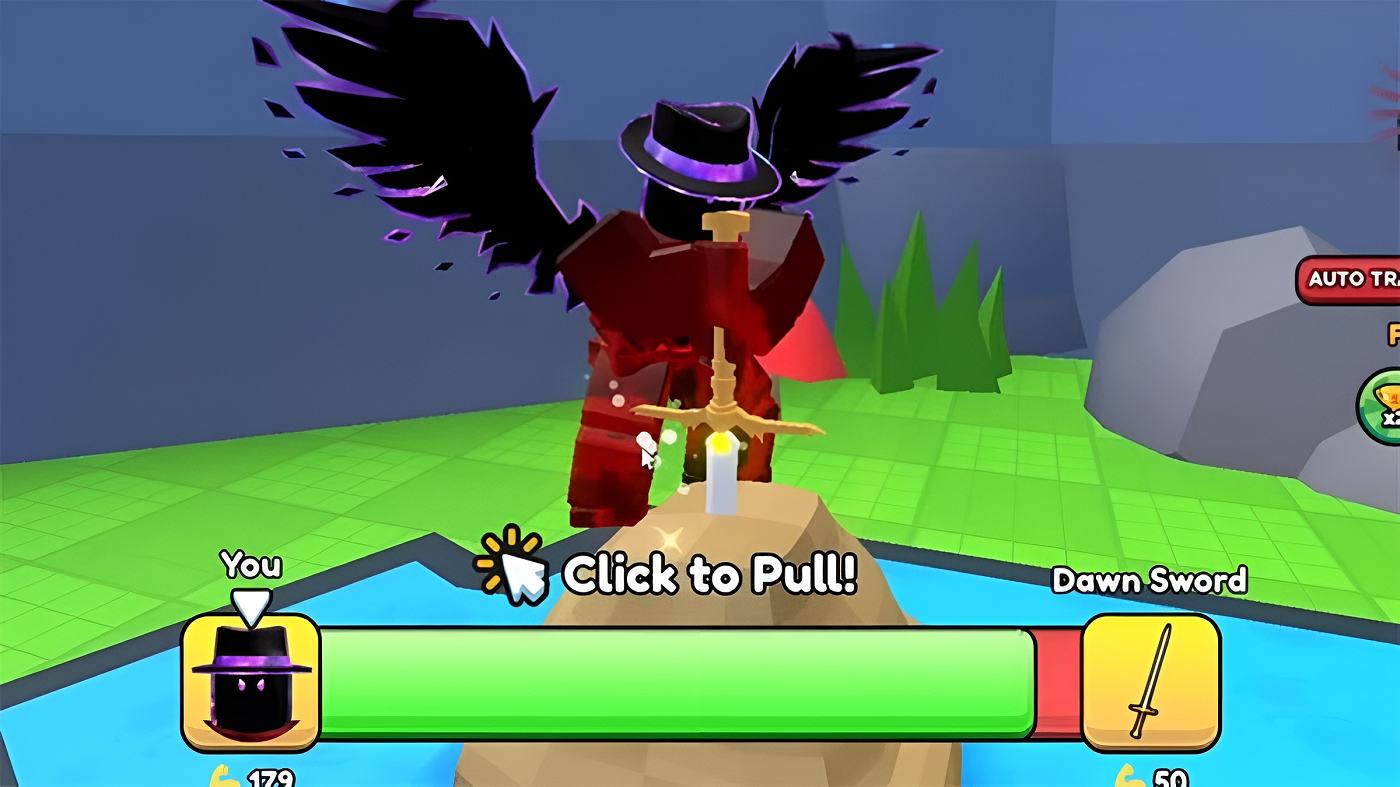Click the "Dawn Sword" label
The width and height of the screenshot is (1400, 787).
coord(1152,580)
